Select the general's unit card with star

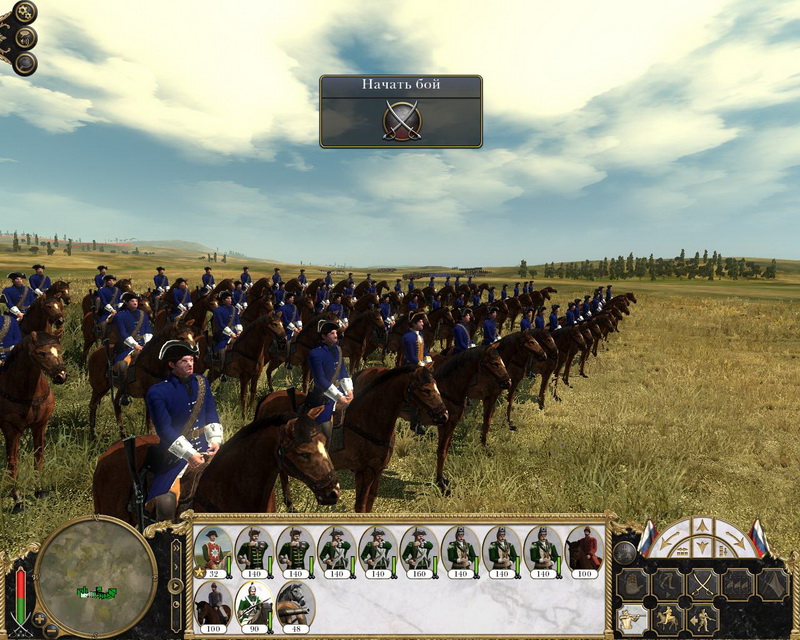coord(212,549)
